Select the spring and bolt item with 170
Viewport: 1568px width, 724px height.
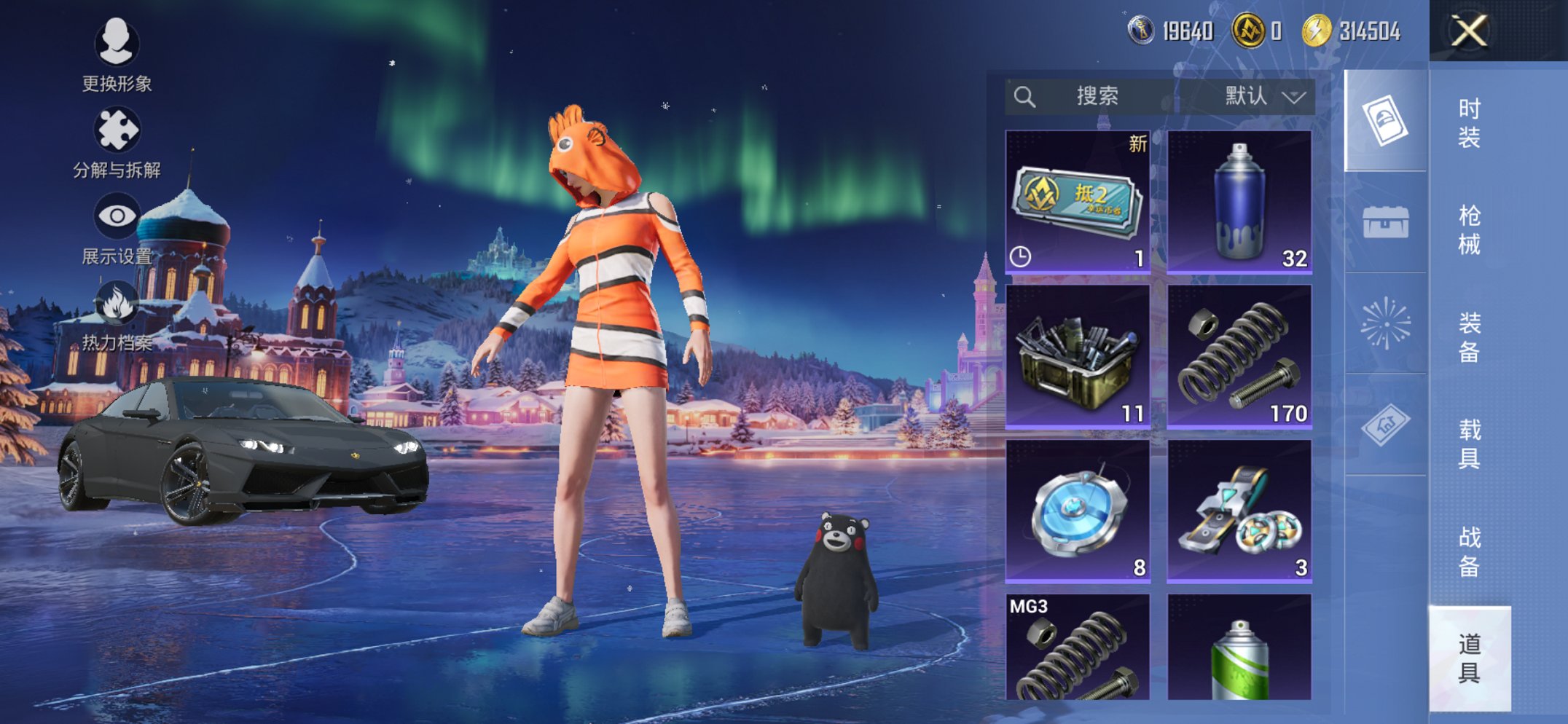coord(1239,356)
